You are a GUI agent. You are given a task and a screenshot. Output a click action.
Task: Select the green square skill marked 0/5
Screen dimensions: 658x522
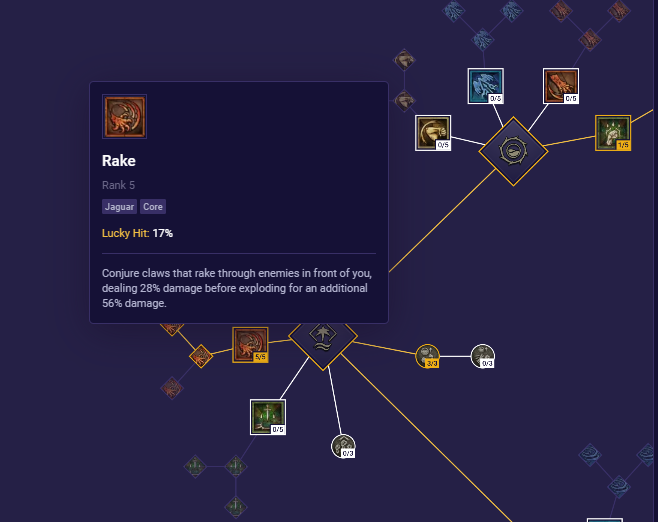[x=268, y=417]
